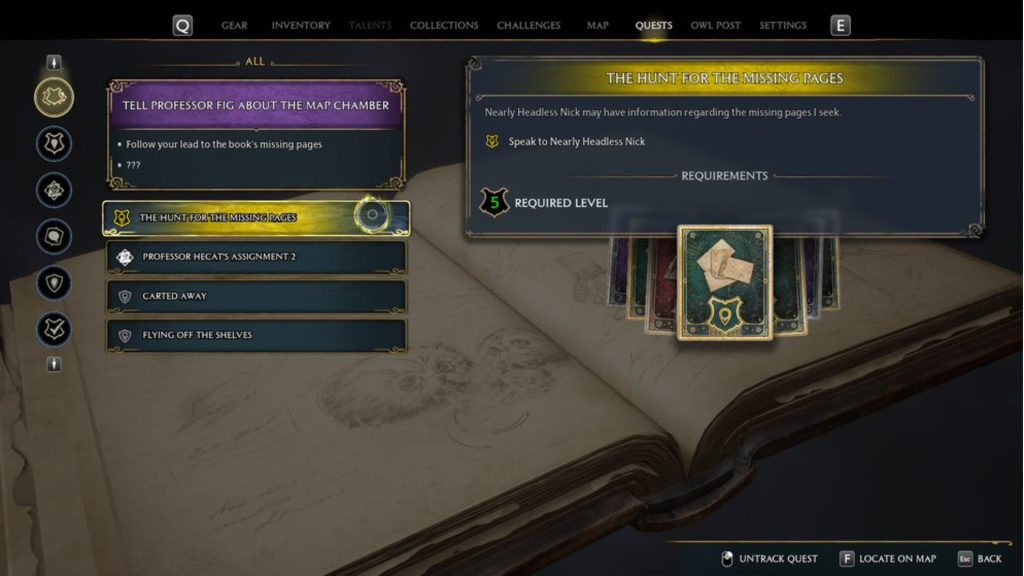Select the Quests tab
The height and width of the screenshot is (576, 1024).
[x=654, y=25]
